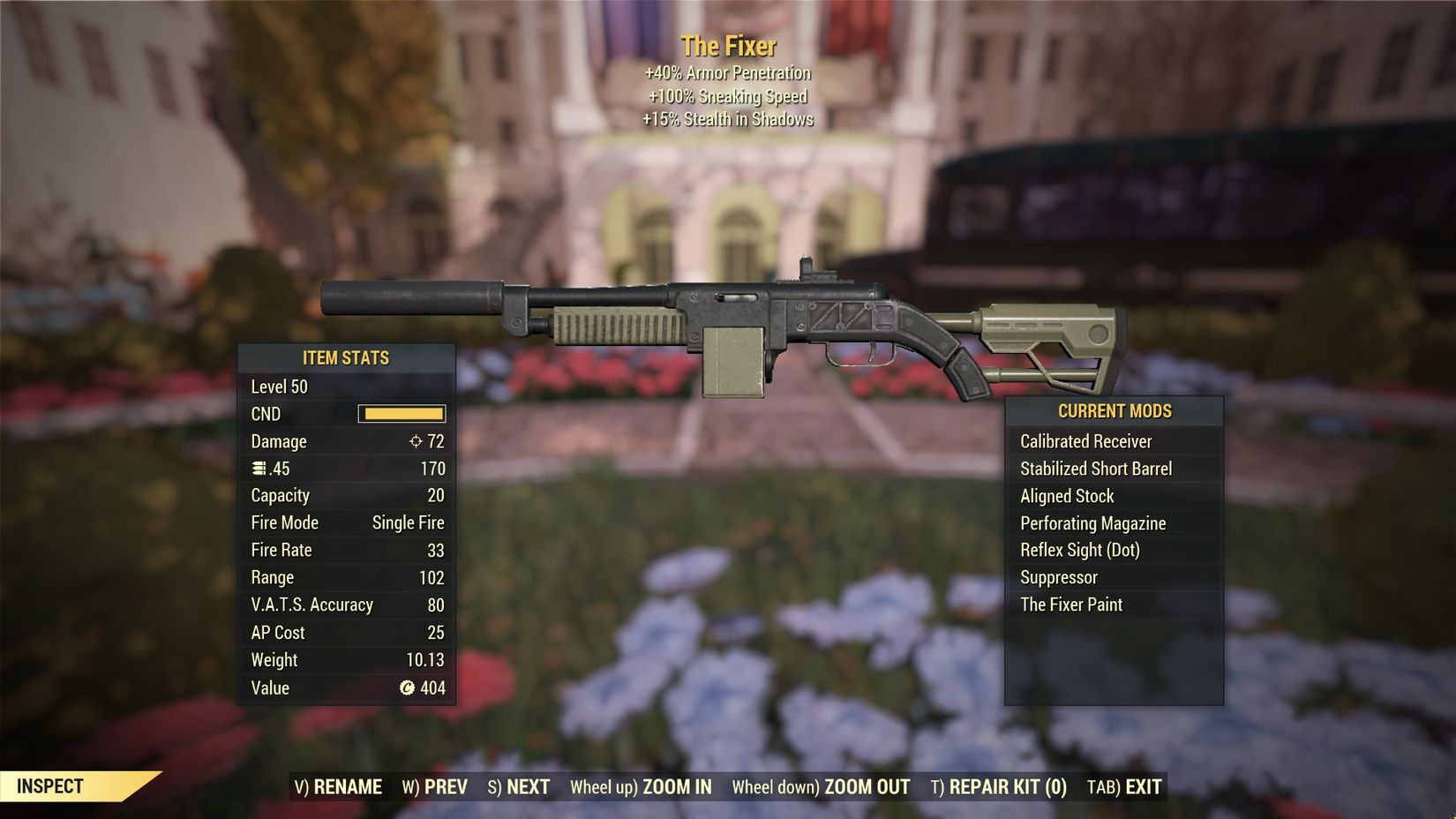Viewport: 1456px width, 819px height.
Task: Click the INSPECT banner in the bottom left
Action: pyautogui.click(x=53, y=785)
